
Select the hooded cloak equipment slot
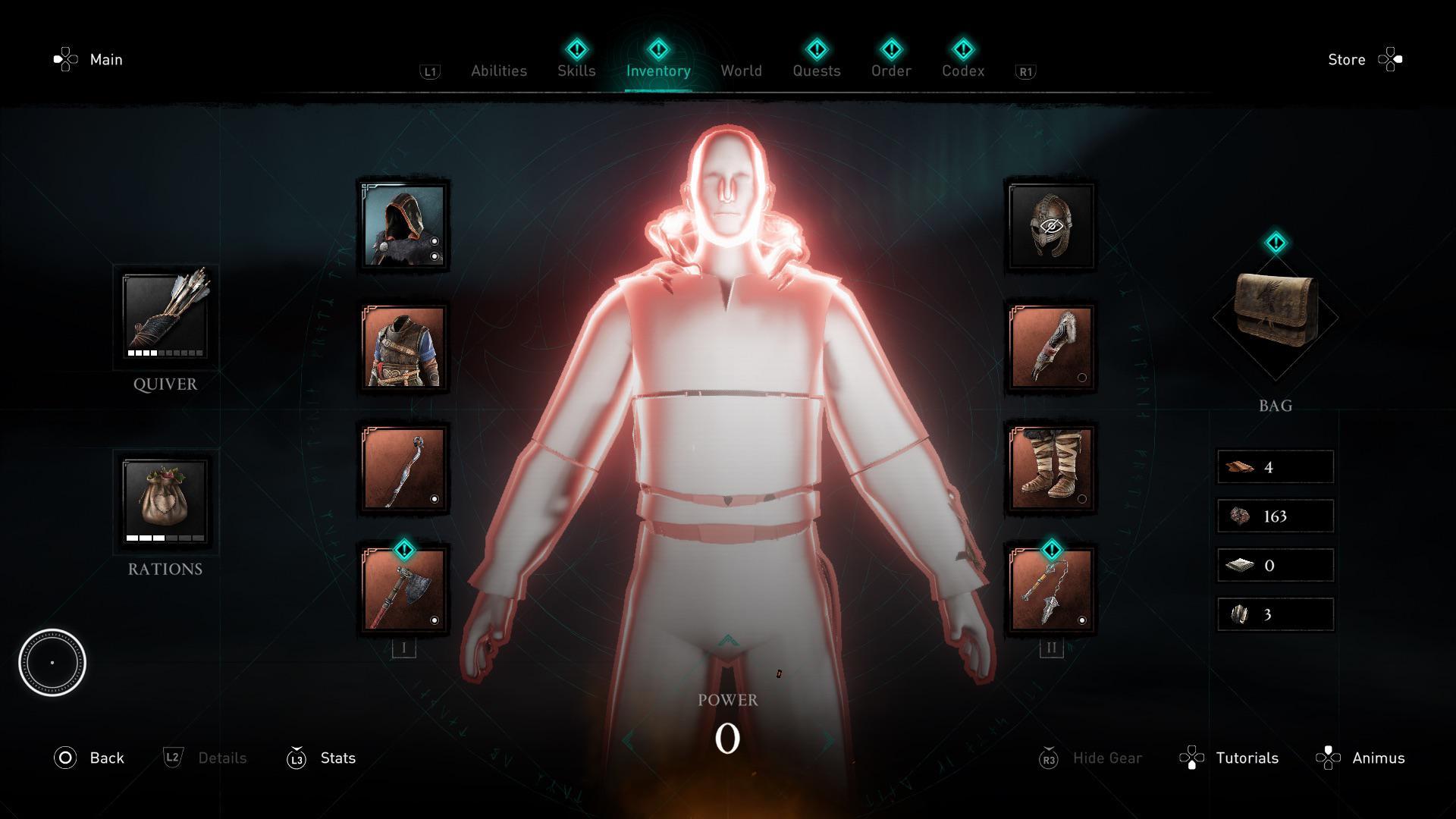tap(403, 226)
